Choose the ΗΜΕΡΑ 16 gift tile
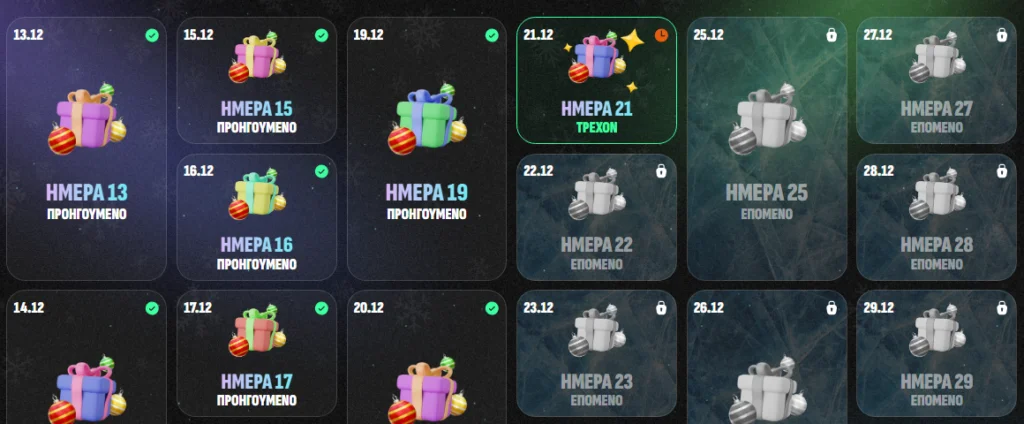The width and height of the screenshot is (1024, 424). pyautogui.click(x=256, y=217)
